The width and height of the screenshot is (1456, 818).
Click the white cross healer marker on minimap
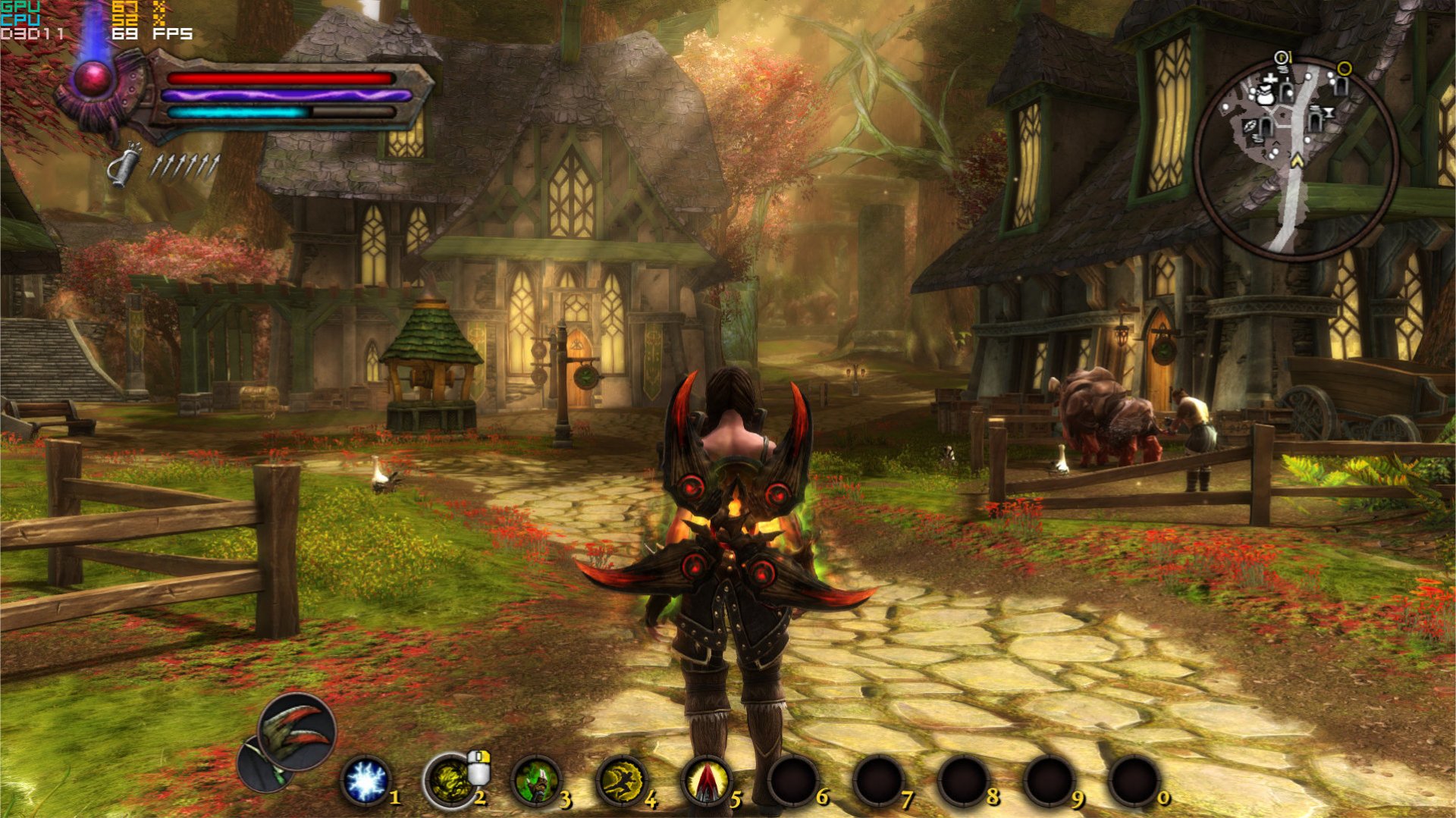tap(1270, 80)
